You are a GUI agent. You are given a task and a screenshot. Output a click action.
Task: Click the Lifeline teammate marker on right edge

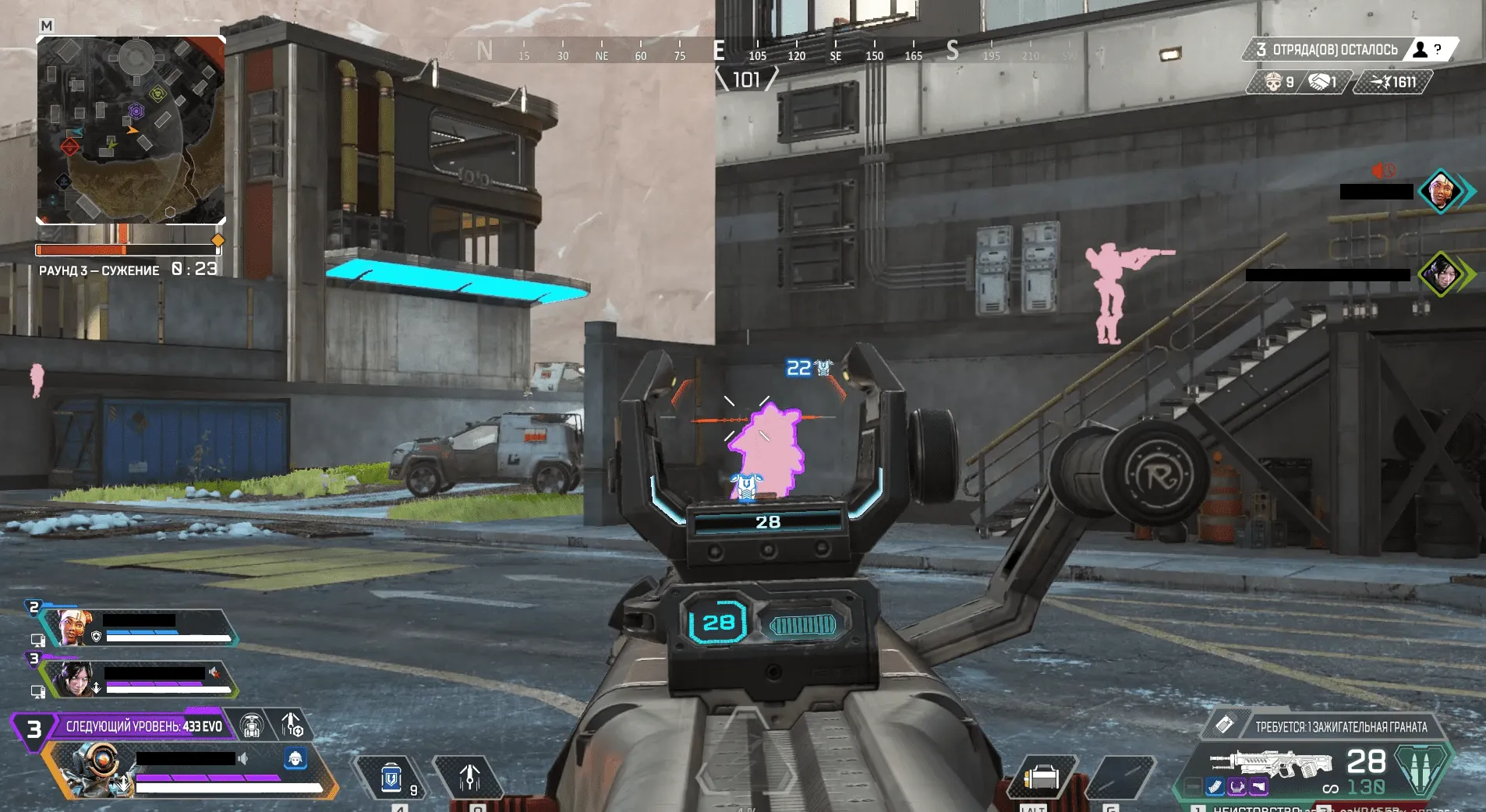click(x=1439, y=191)
